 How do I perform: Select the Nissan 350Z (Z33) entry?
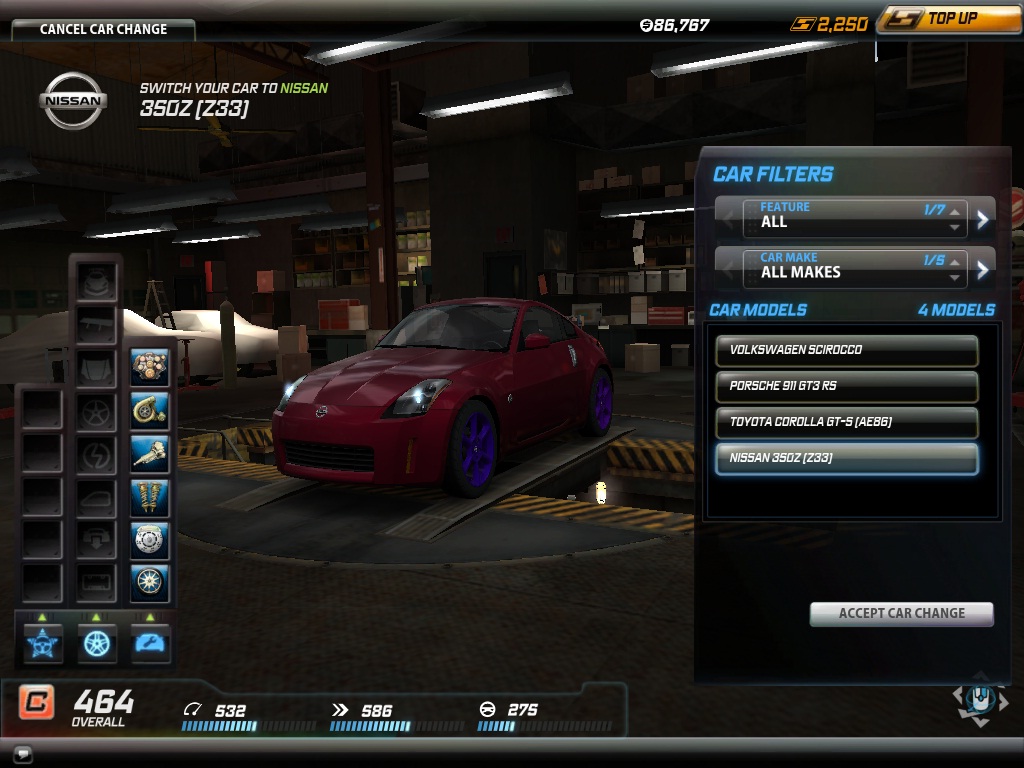pyautogui.click(x=846, y=458)
